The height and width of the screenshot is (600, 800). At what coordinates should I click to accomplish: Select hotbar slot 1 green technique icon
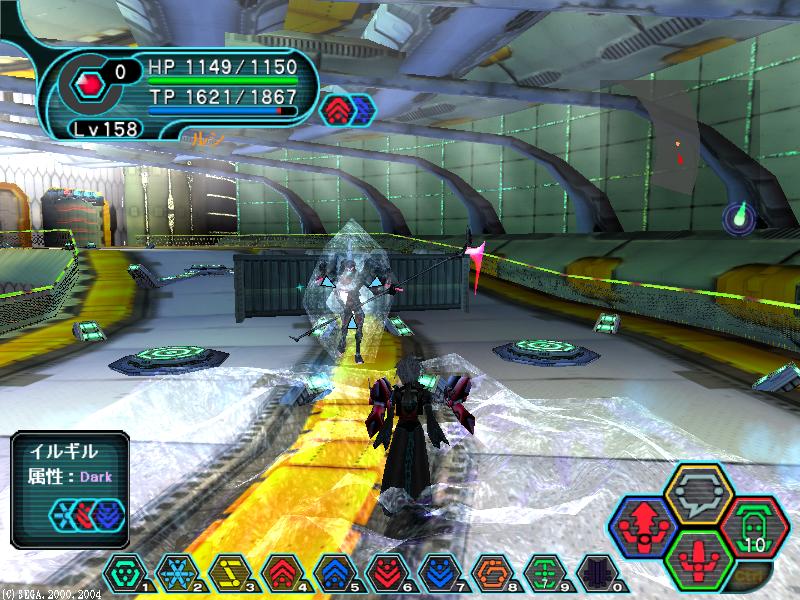tap(123, 573)
